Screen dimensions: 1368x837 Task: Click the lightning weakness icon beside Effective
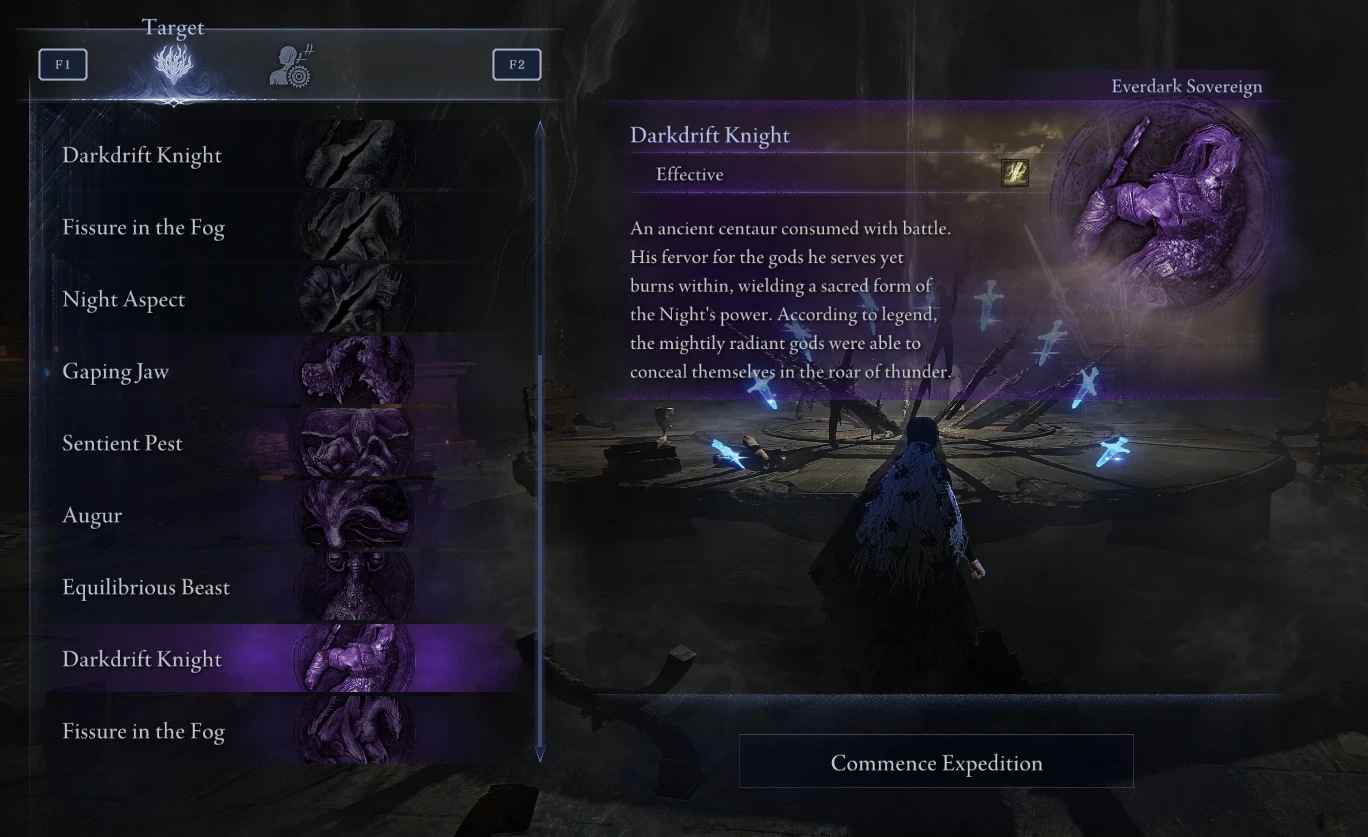(1014, 173)
